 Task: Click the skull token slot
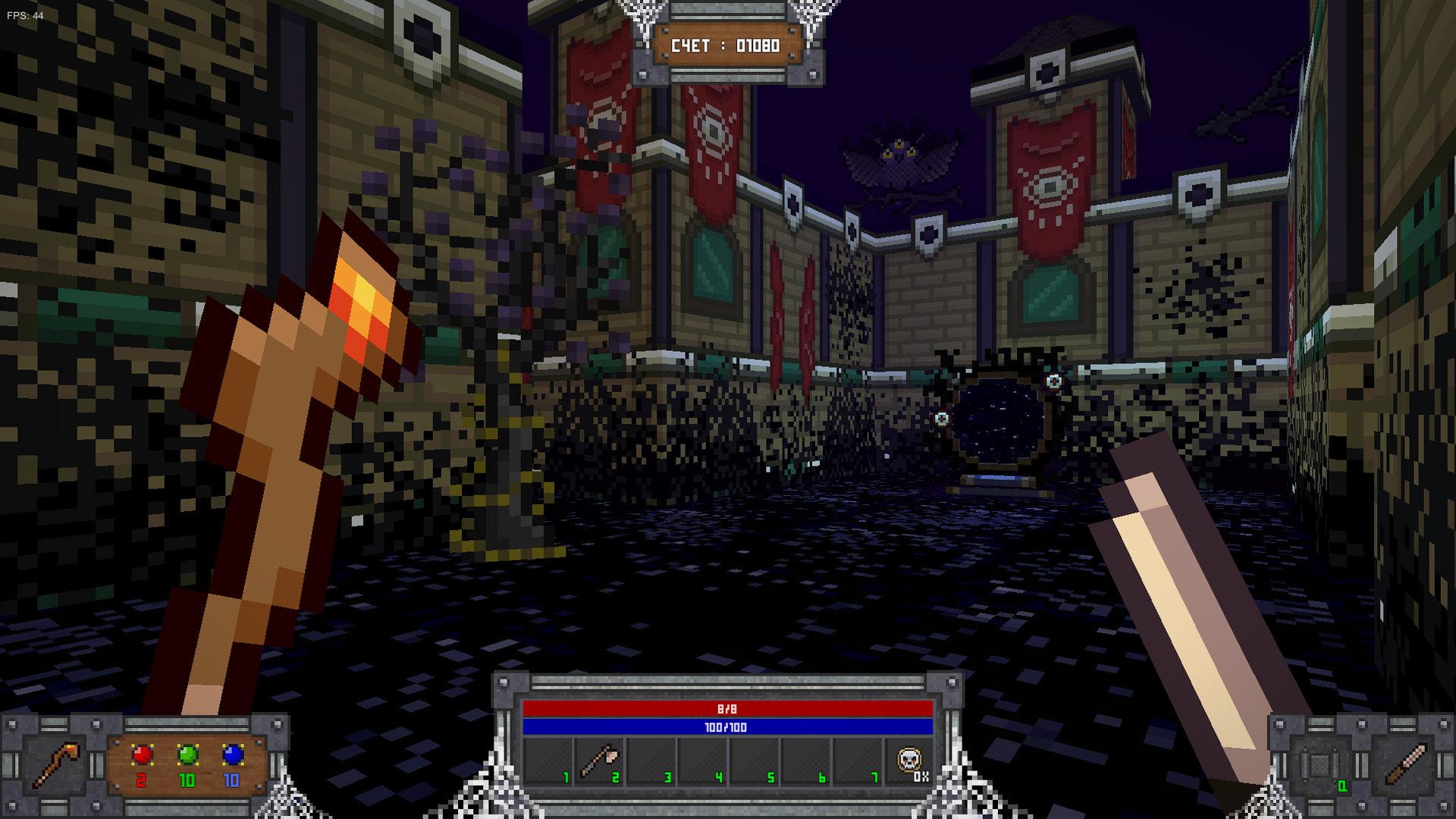click(909, 761)
